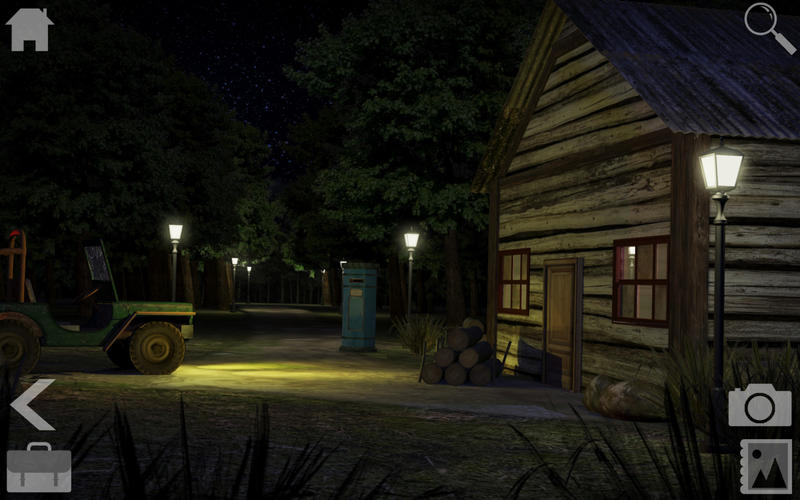Go to the home menu

pos(29,29)
